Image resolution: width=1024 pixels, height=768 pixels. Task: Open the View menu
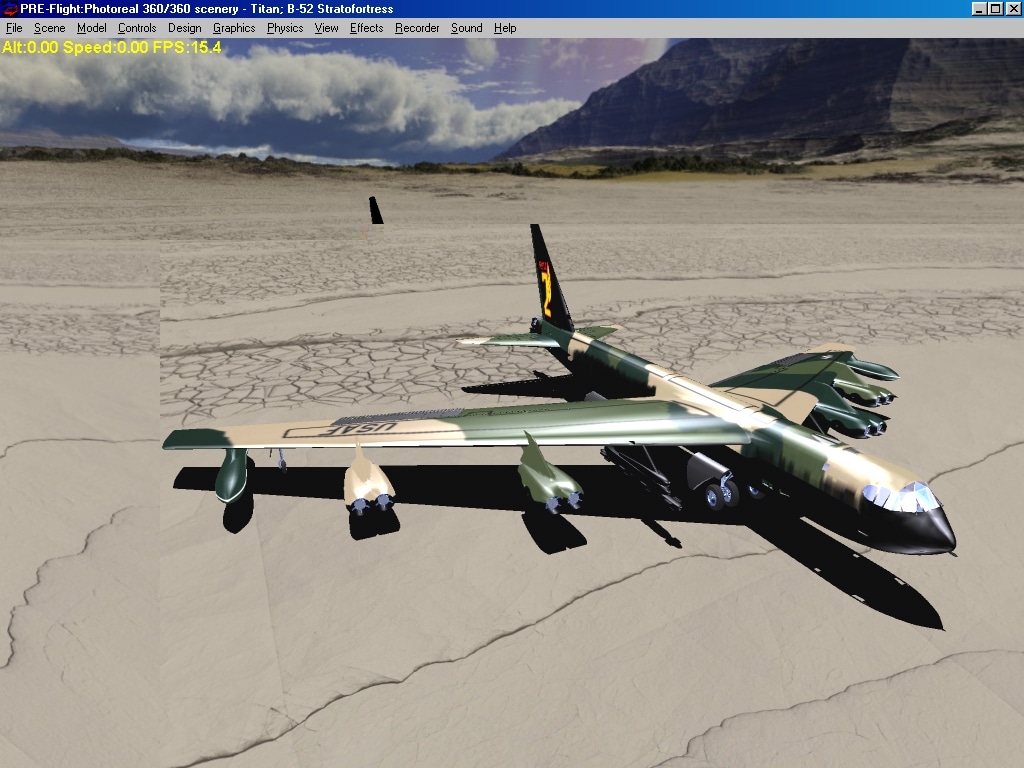tap(327, 28)
